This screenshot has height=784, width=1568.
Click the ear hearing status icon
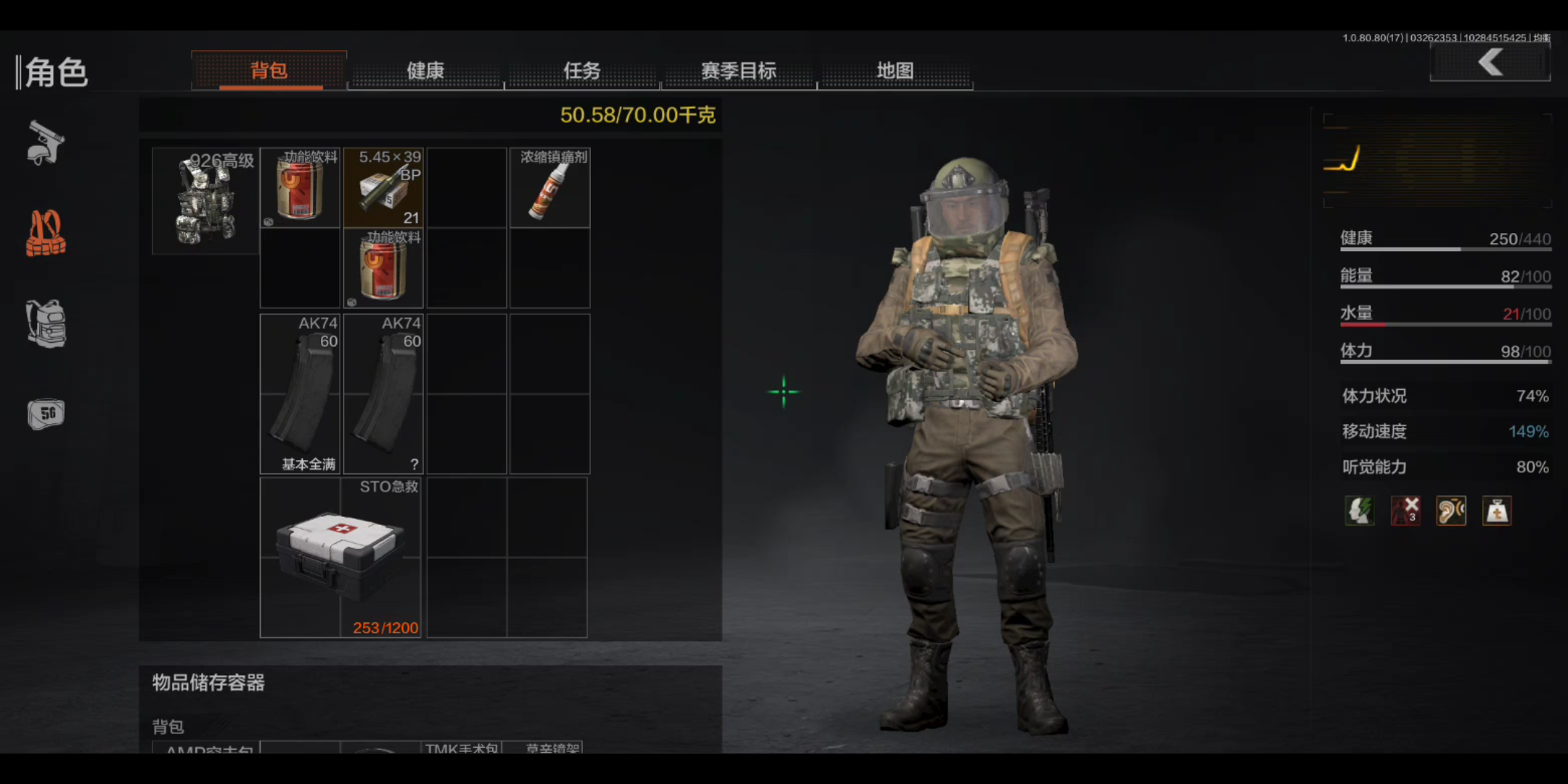coord(1451,511)
